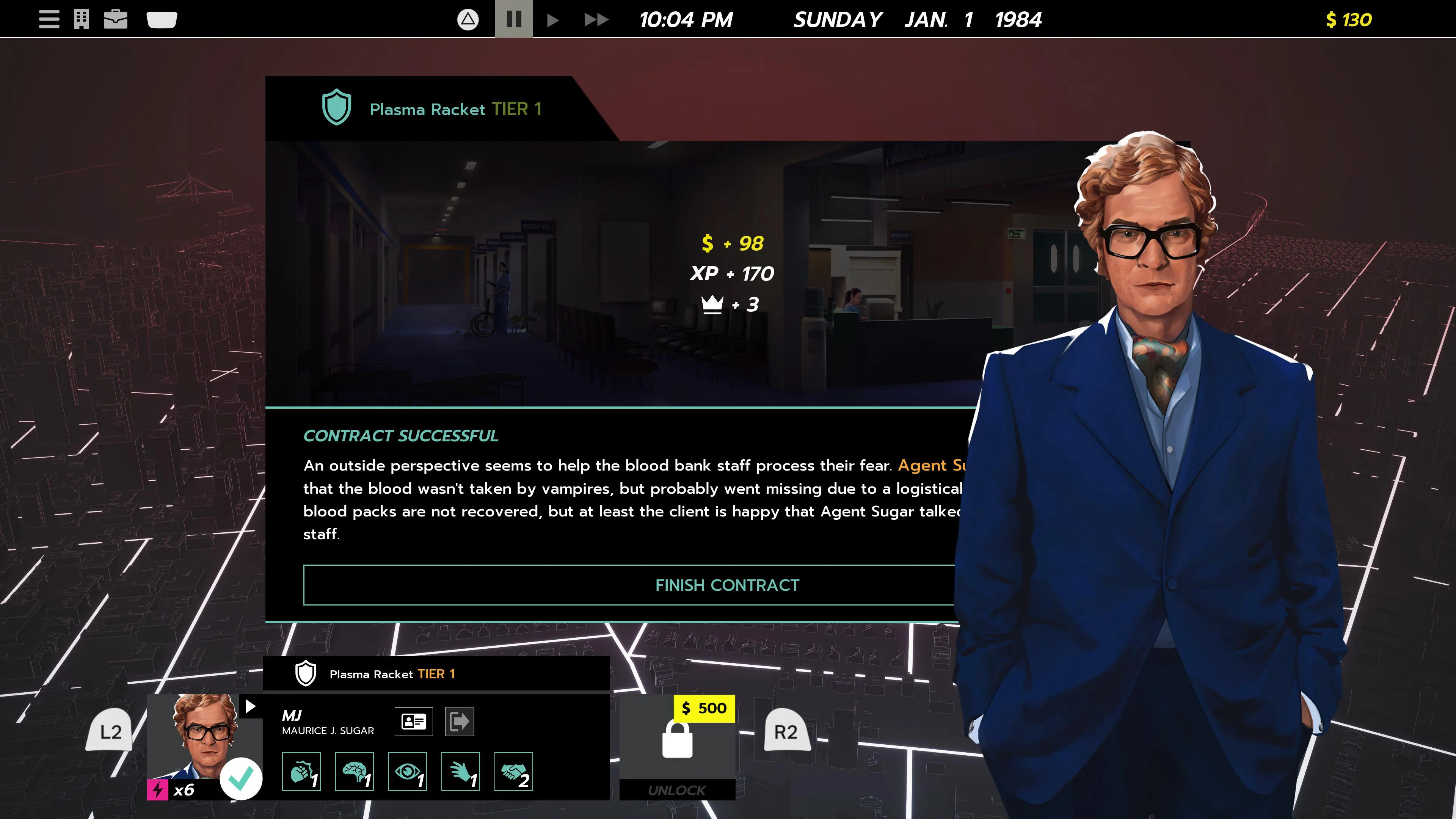Screen dimensions: 1456x819
Task: Click the brain intelligence stat icon
Action: [354, 771]
